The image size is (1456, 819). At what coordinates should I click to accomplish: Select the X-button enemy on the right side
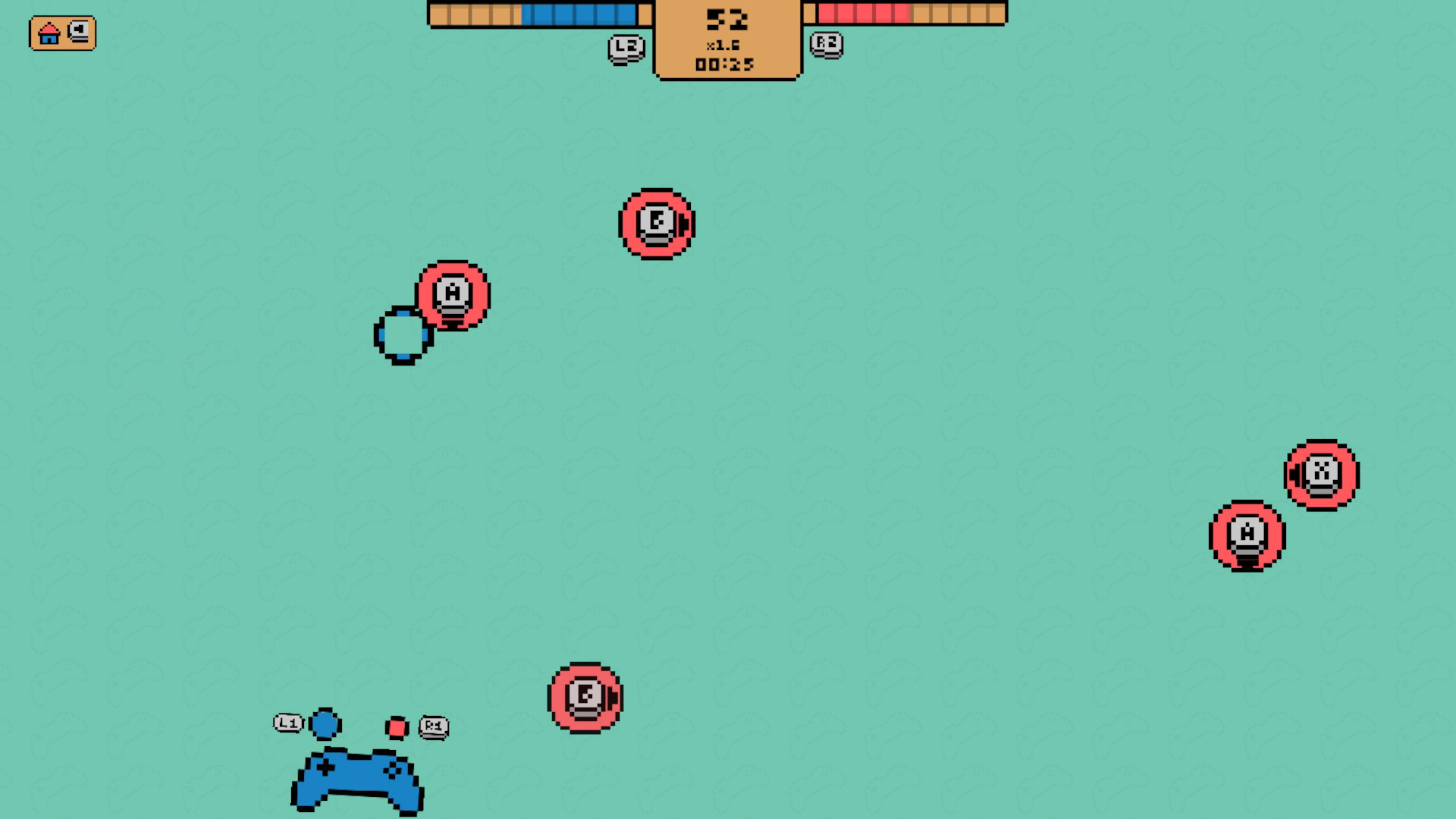1320,475
